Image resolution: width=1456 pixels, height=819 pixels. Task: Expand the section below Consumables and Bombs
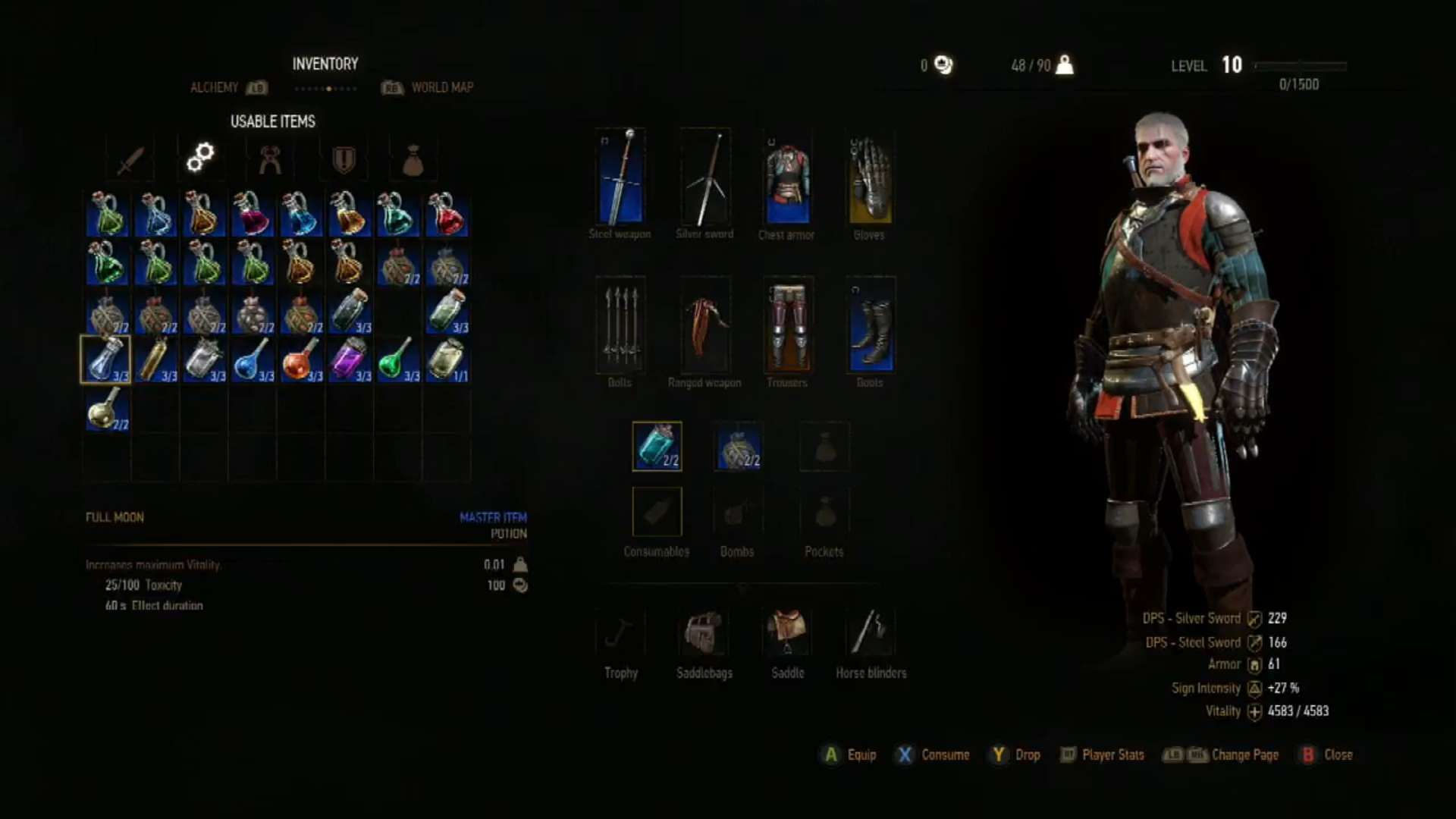coord(742,588)
